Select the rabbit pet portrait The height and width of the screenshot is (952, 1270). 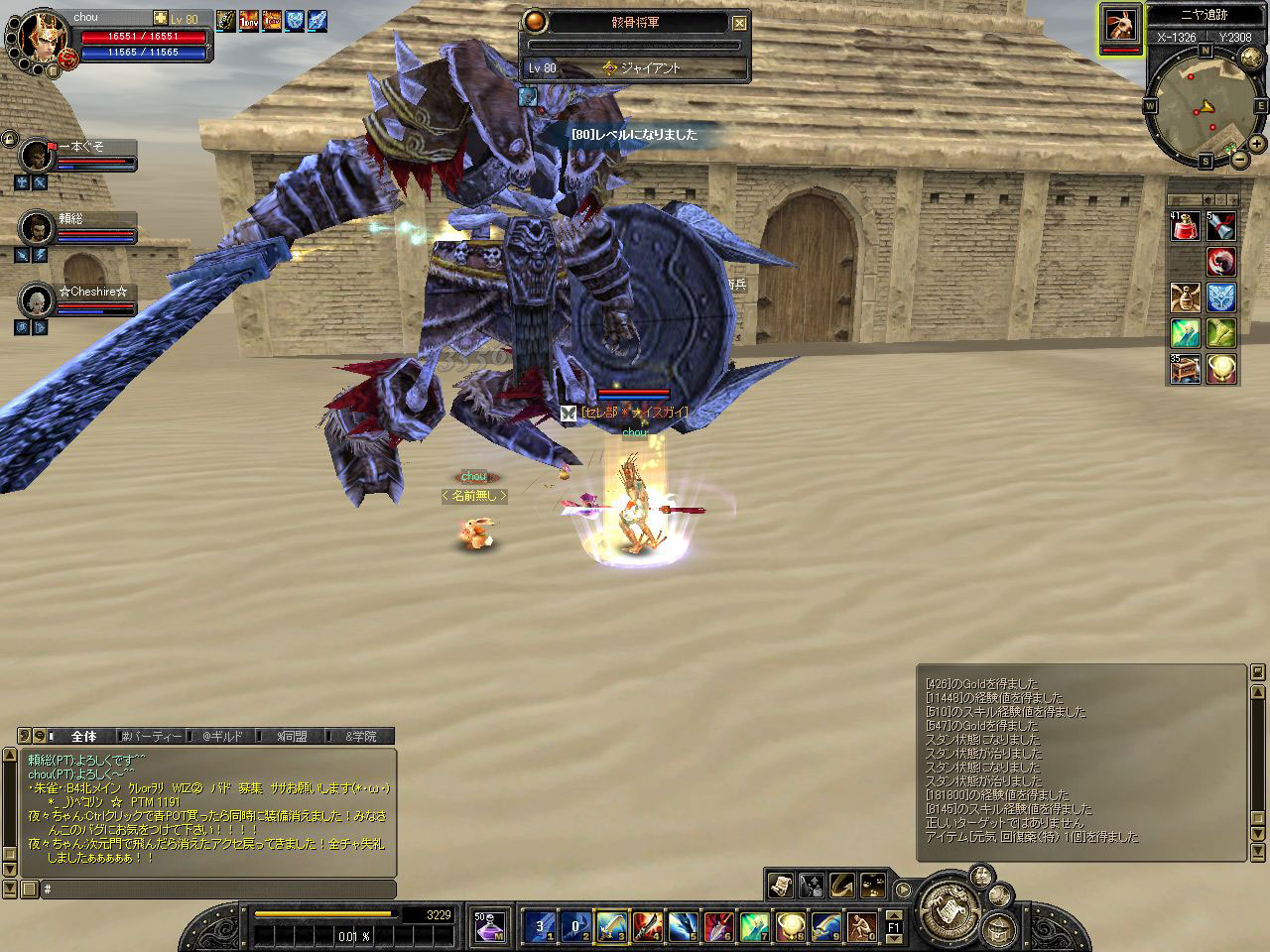pyautogui.click(x=1121, y=25)
